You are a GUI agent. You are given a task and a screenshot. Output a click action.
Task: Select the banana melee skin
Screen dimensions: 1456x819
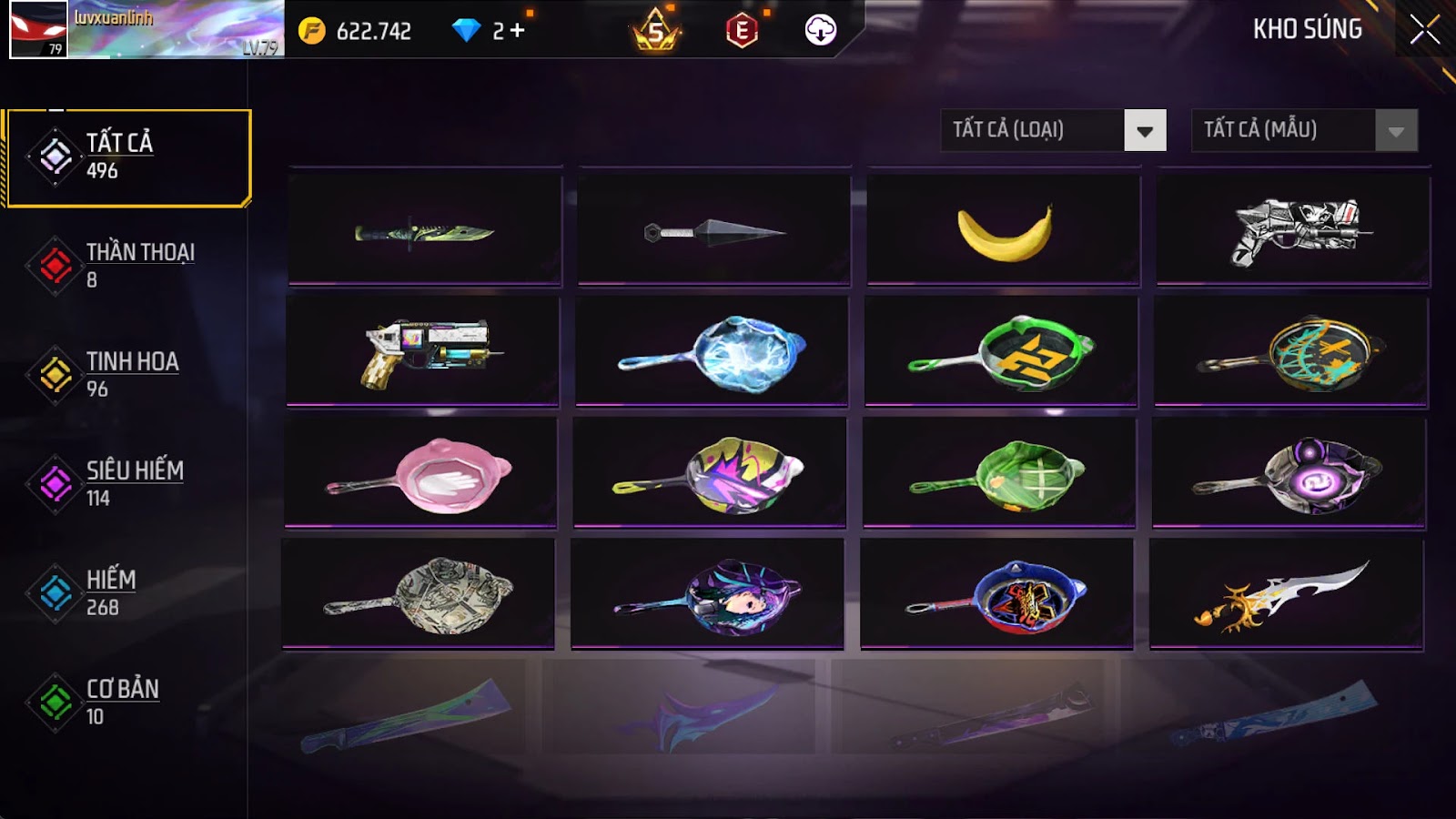tap(1004, 231)
